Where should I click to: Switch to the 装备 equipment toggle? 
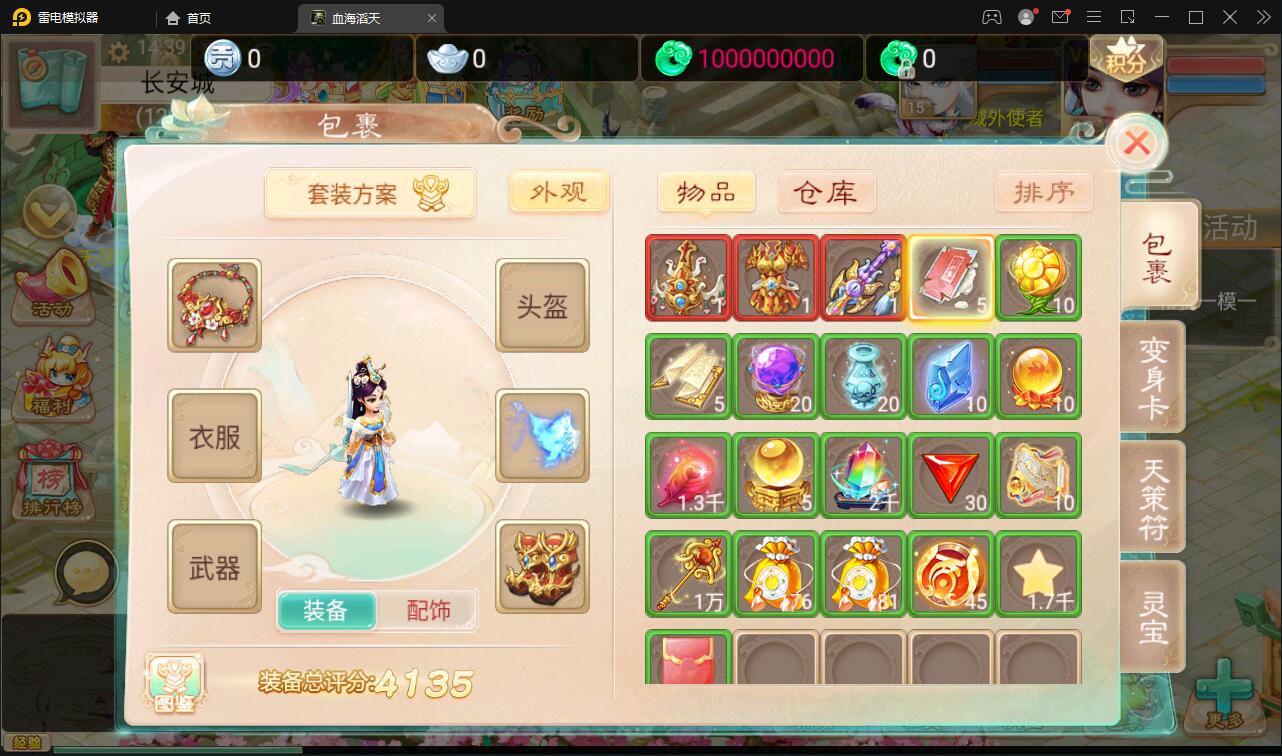(325, 608)
